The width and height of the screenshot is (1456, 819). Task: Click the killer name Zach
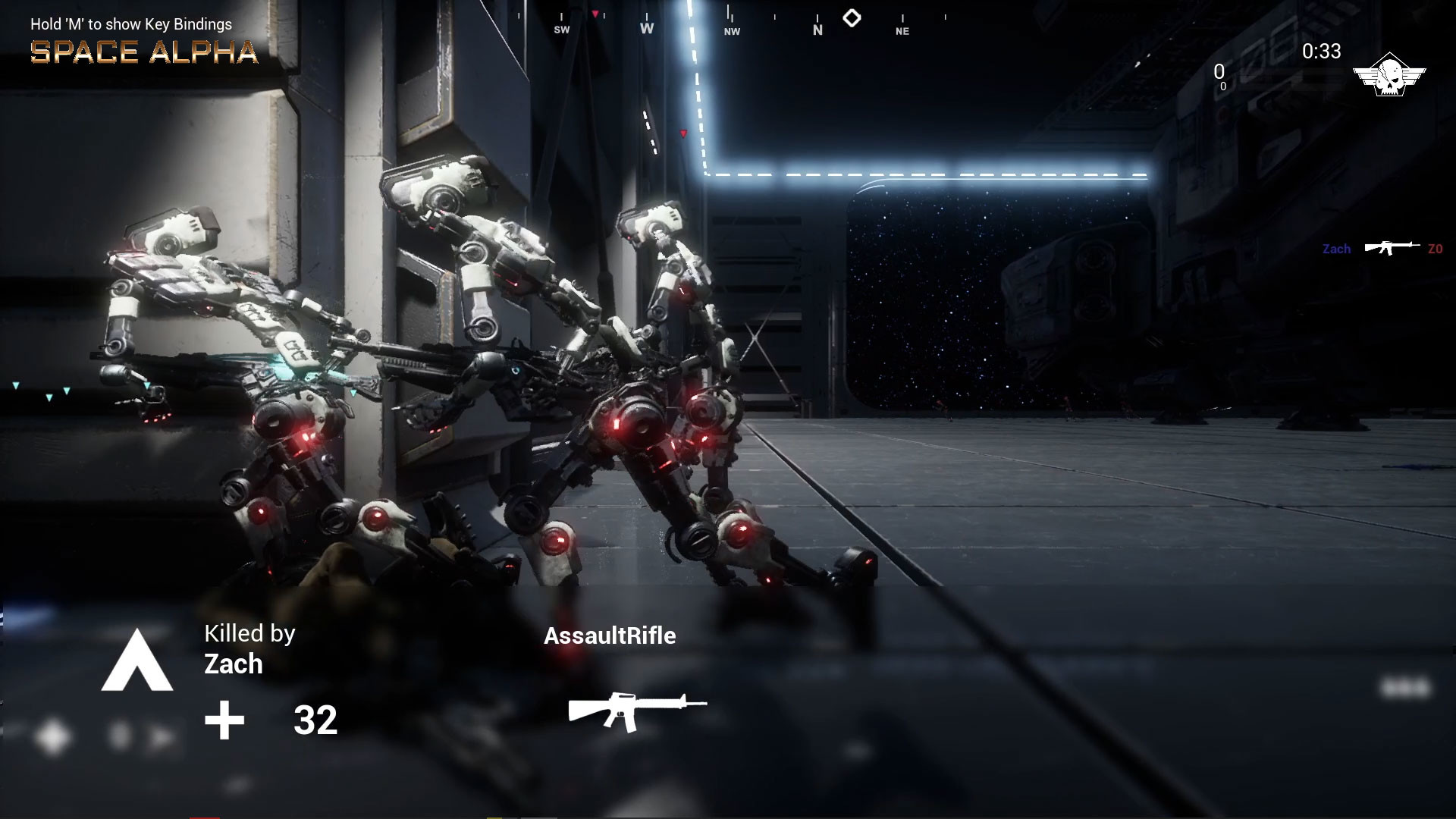click(232, 664)
